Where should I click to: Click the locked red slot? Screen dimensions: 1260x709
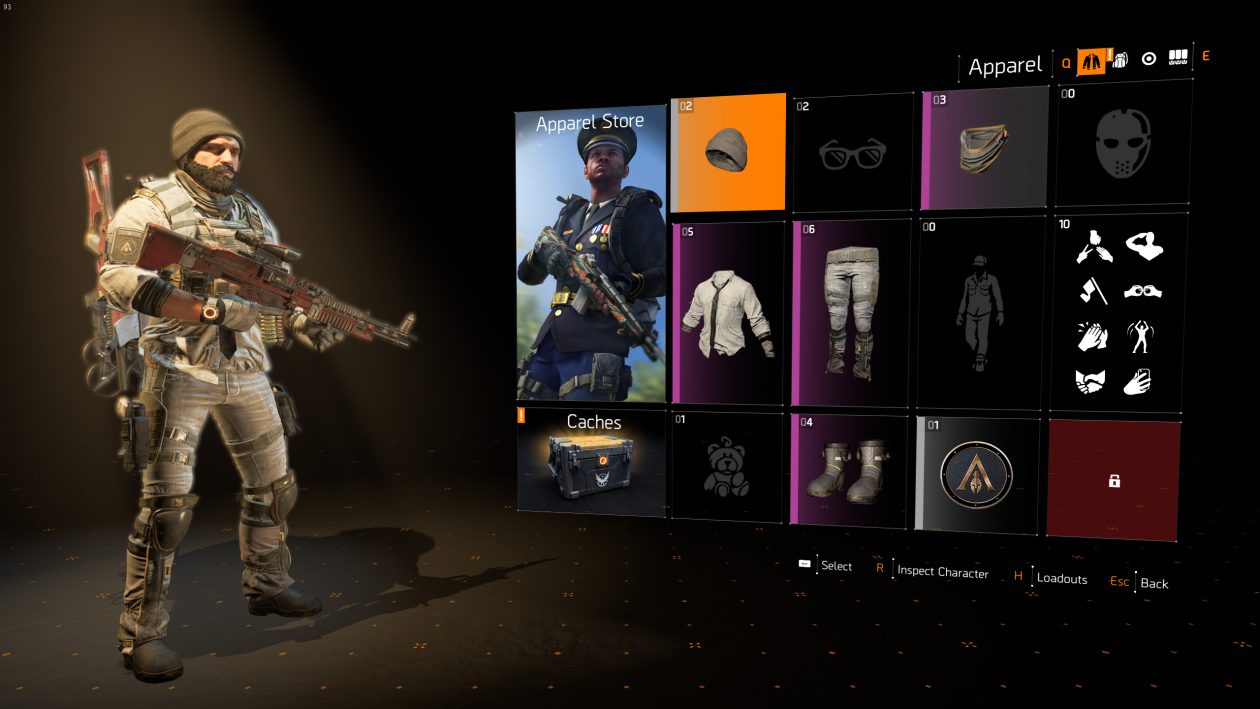pos(1113,480)
